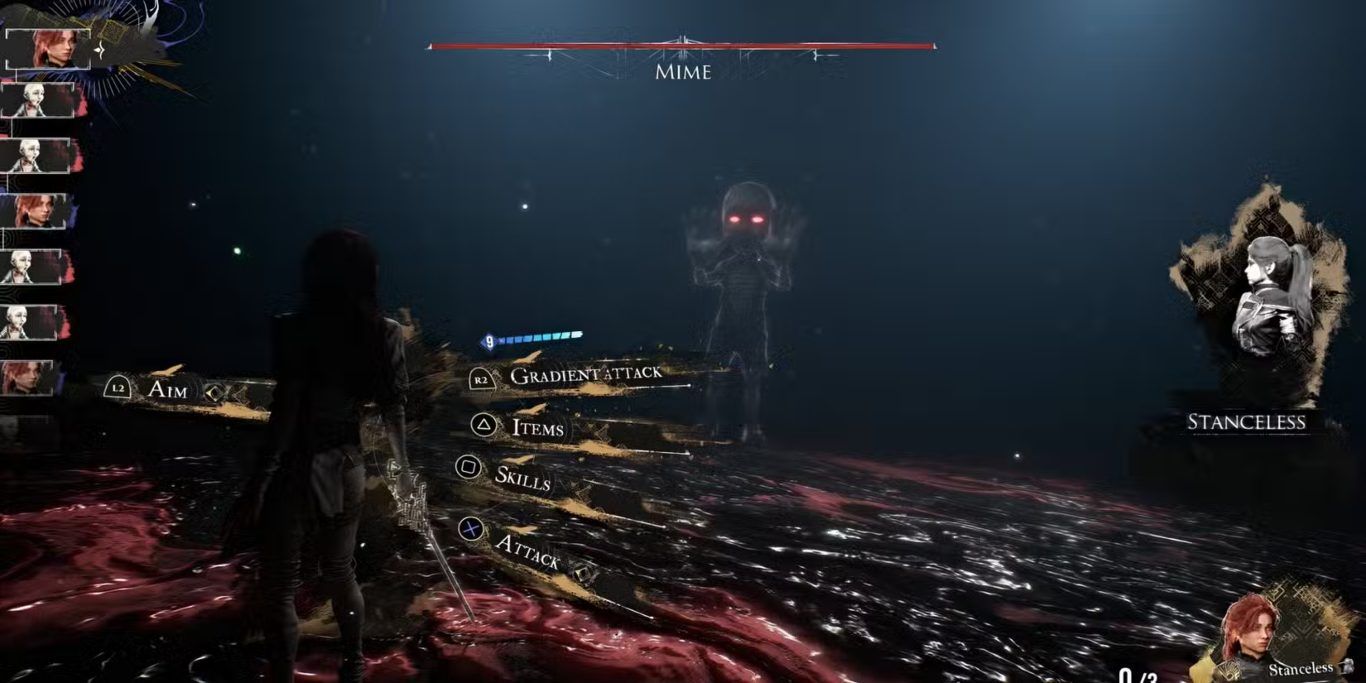Screen dimensions: 1366x683
Task: Open the Skills menu
Action: pyautogui.click(x=522, y=478)
